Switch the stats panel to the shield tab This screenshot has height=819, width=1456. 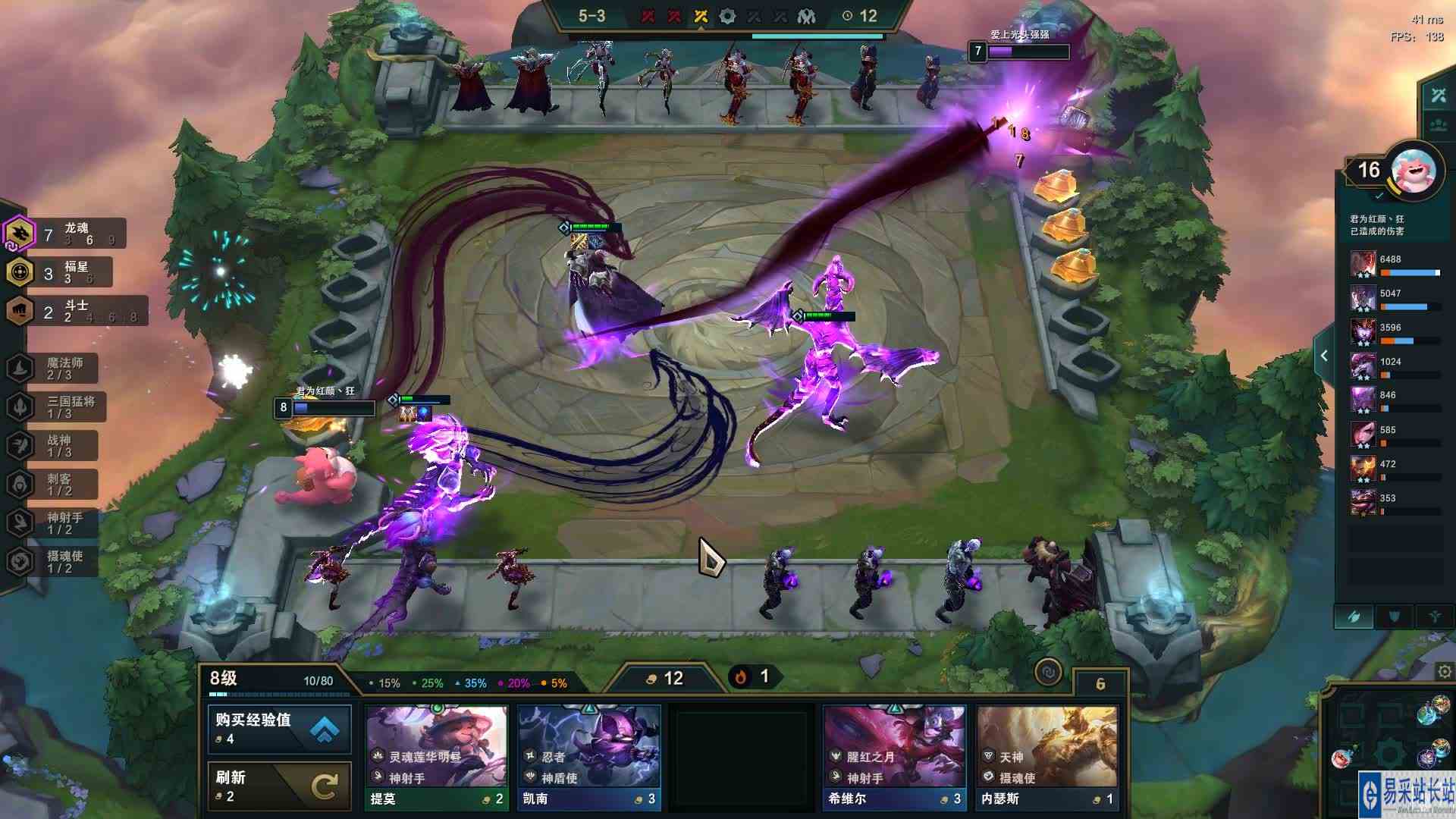pos(1393,616)
